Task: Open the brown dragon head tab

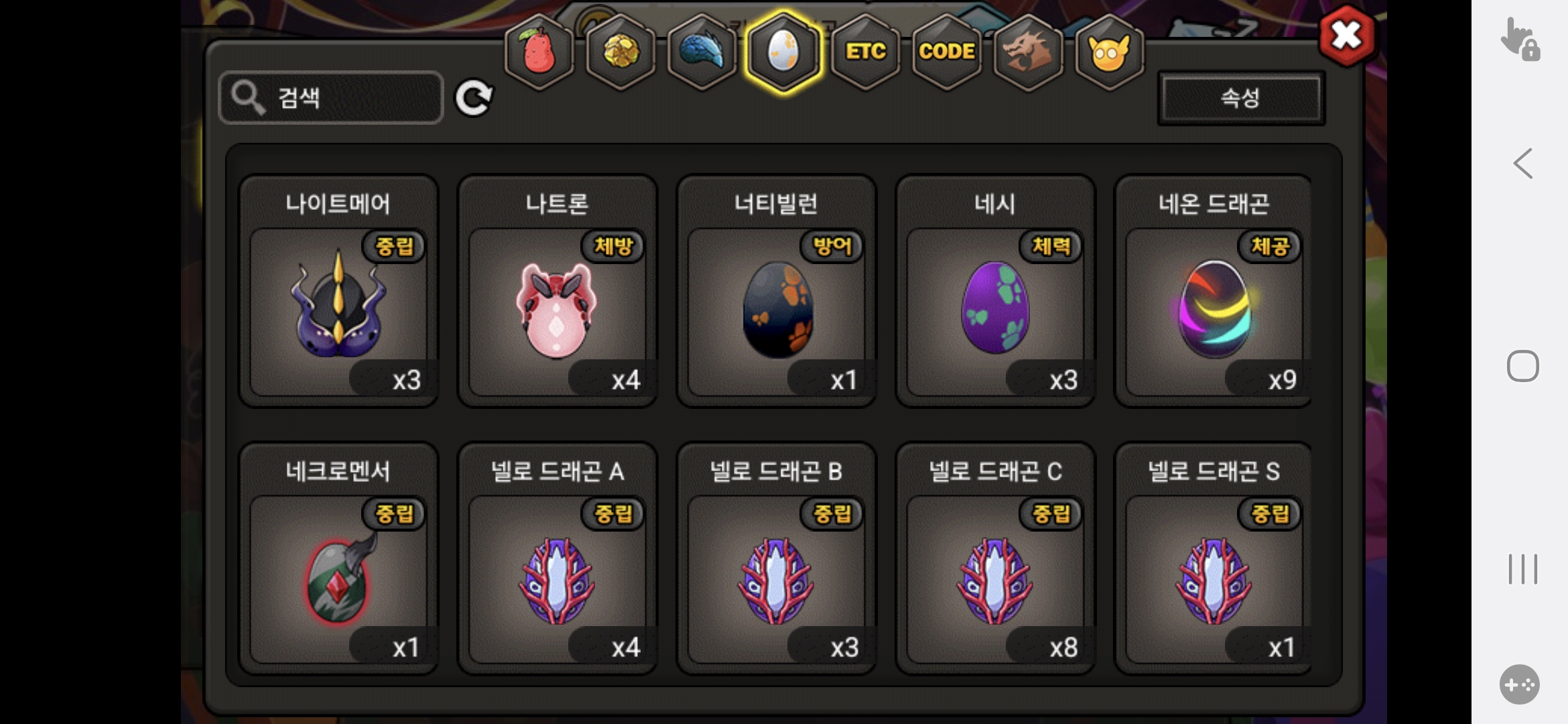Action: pos(1028,52)
